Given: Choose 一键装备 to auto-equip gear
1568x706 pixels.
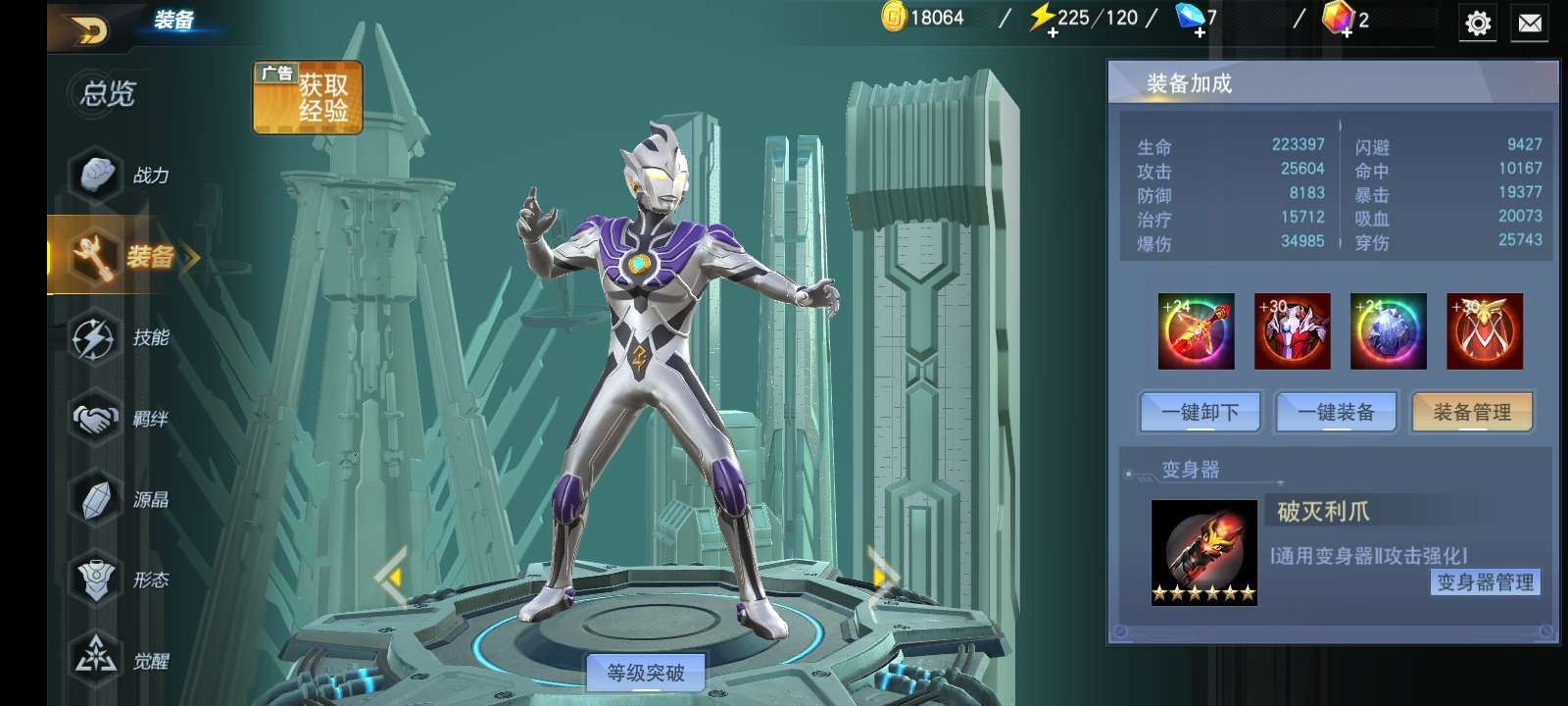Looking at the screenshot, I should click(1336, 412).
